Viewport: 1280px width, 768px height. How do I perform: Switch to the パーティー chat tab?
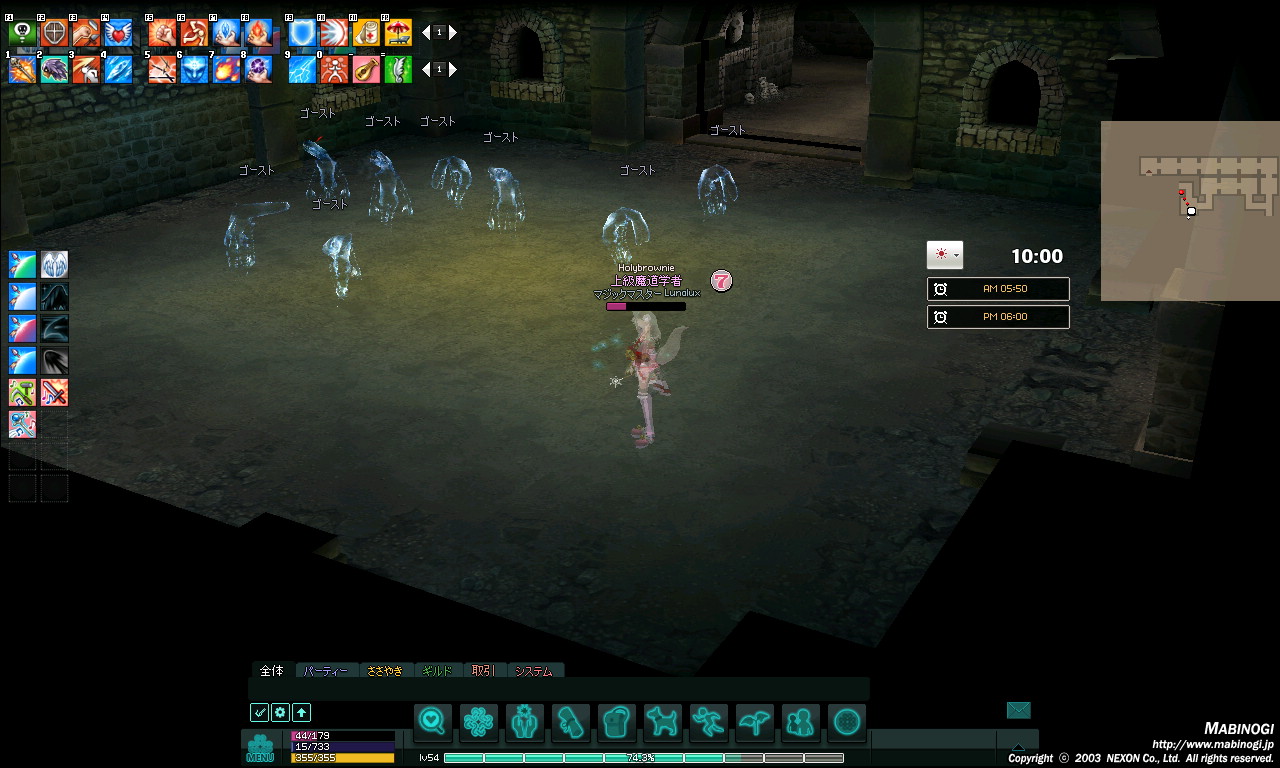click(326, 671)
